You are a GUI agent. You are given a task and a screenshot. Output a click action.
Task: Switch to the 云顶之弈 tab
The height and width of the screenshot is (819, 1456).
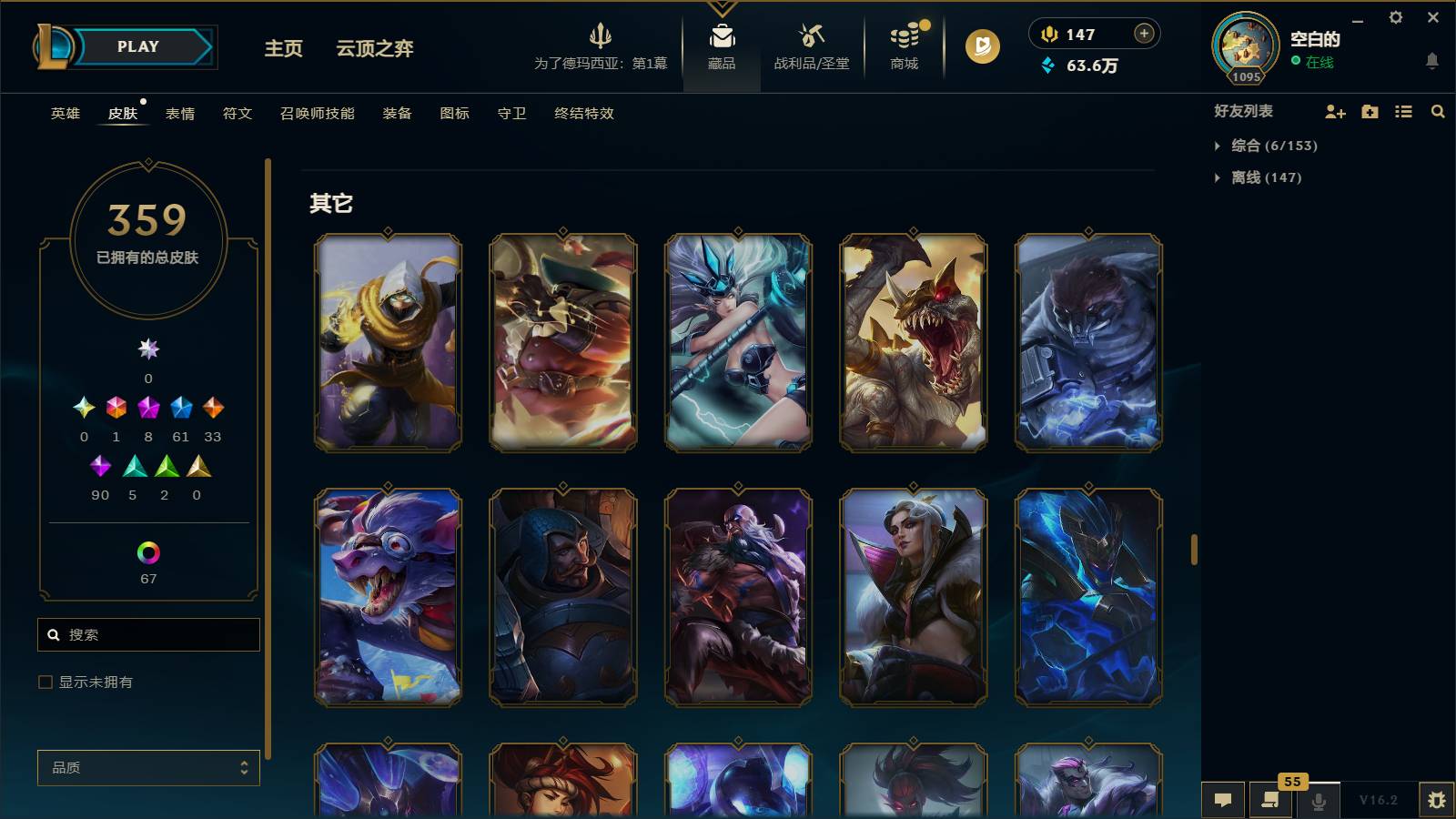374,49
